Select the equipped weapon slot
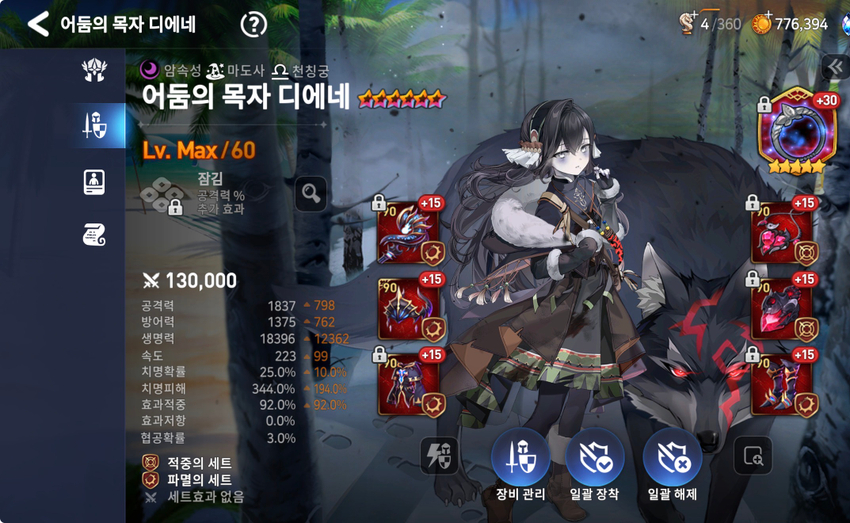850x523 pixels. [x=410, y=230]
